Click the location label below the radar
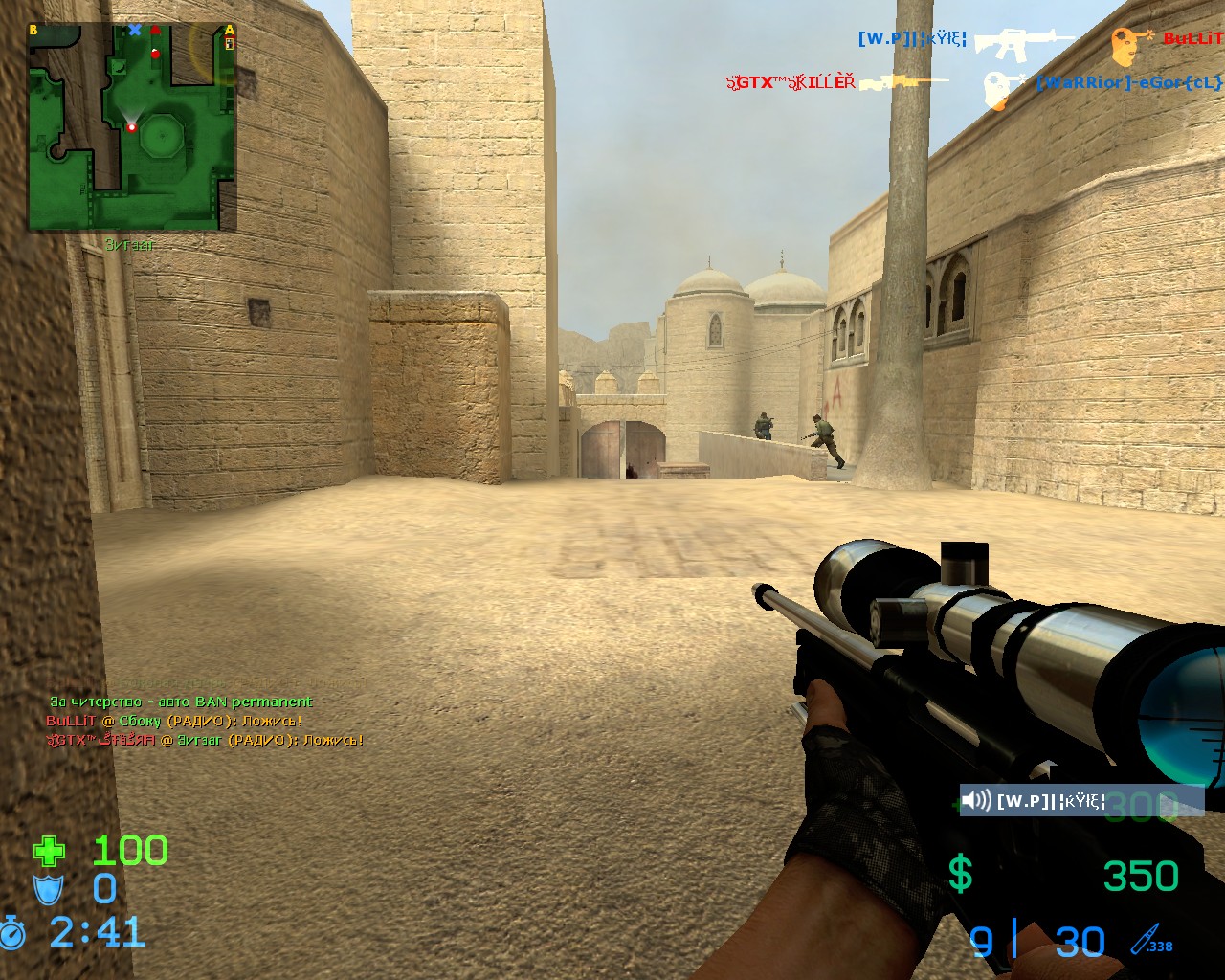 pos(130,245)
